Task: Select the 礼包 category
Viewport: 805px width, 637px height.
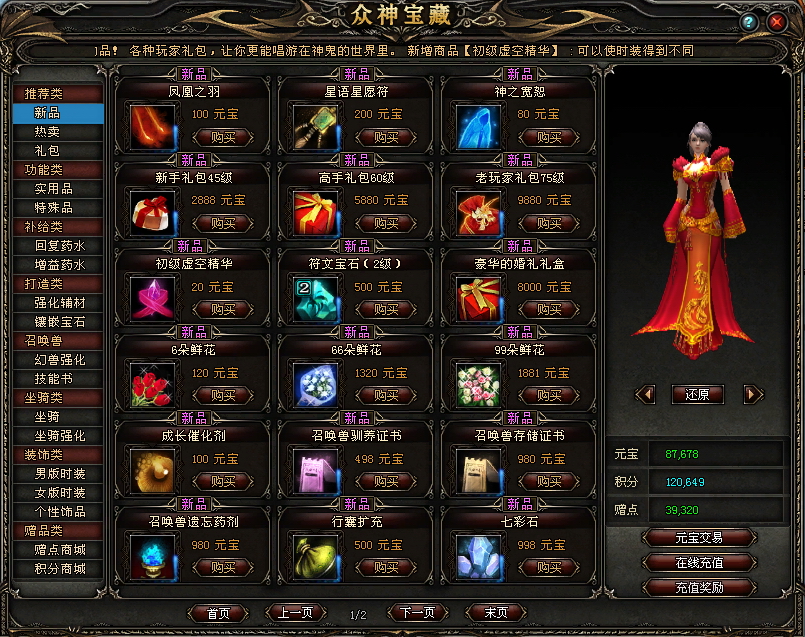Action: [x=47, y=151]
